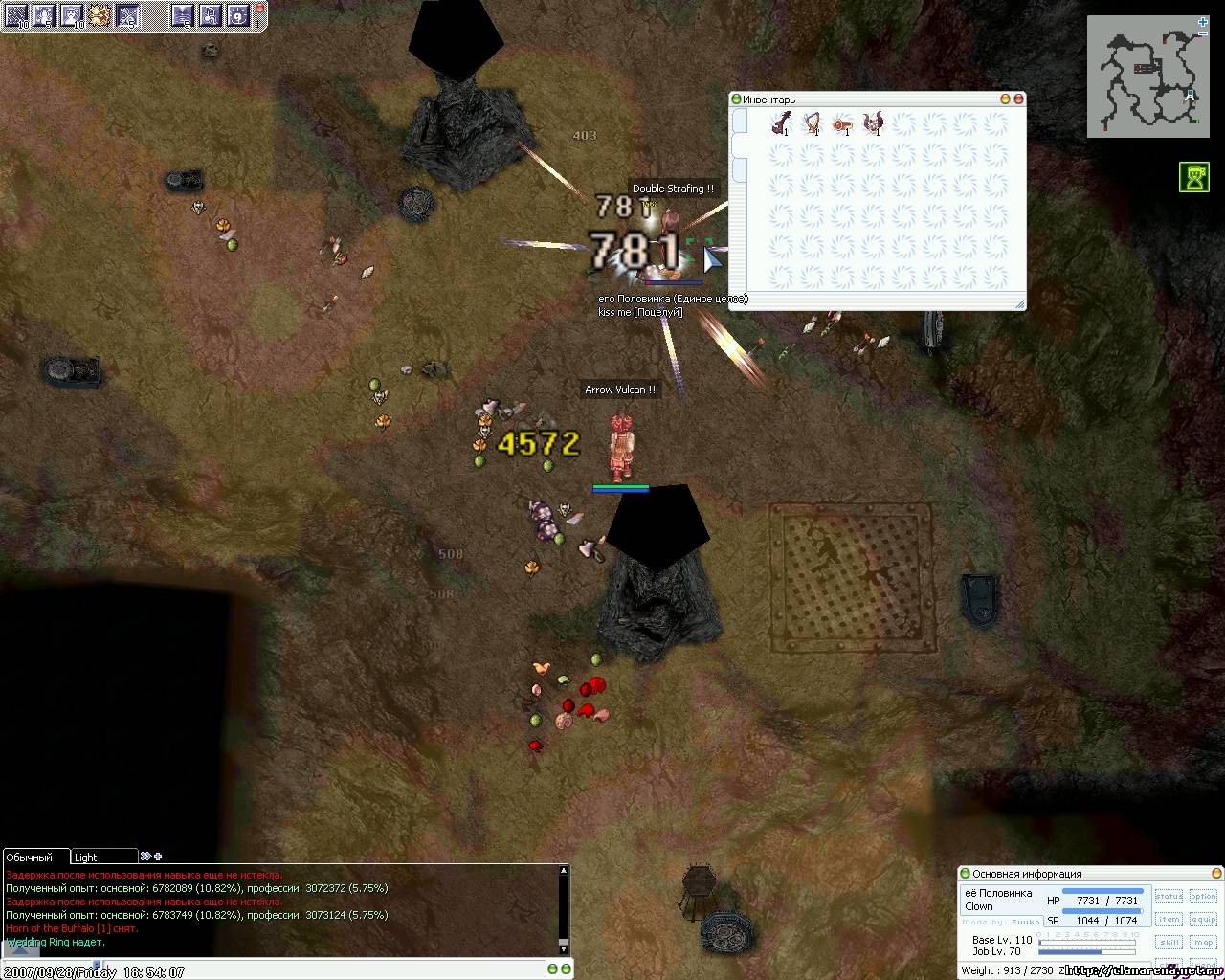Select the dark guitar item in inventory
This screenshot has height=980, width=1225.
pos(781,123)
